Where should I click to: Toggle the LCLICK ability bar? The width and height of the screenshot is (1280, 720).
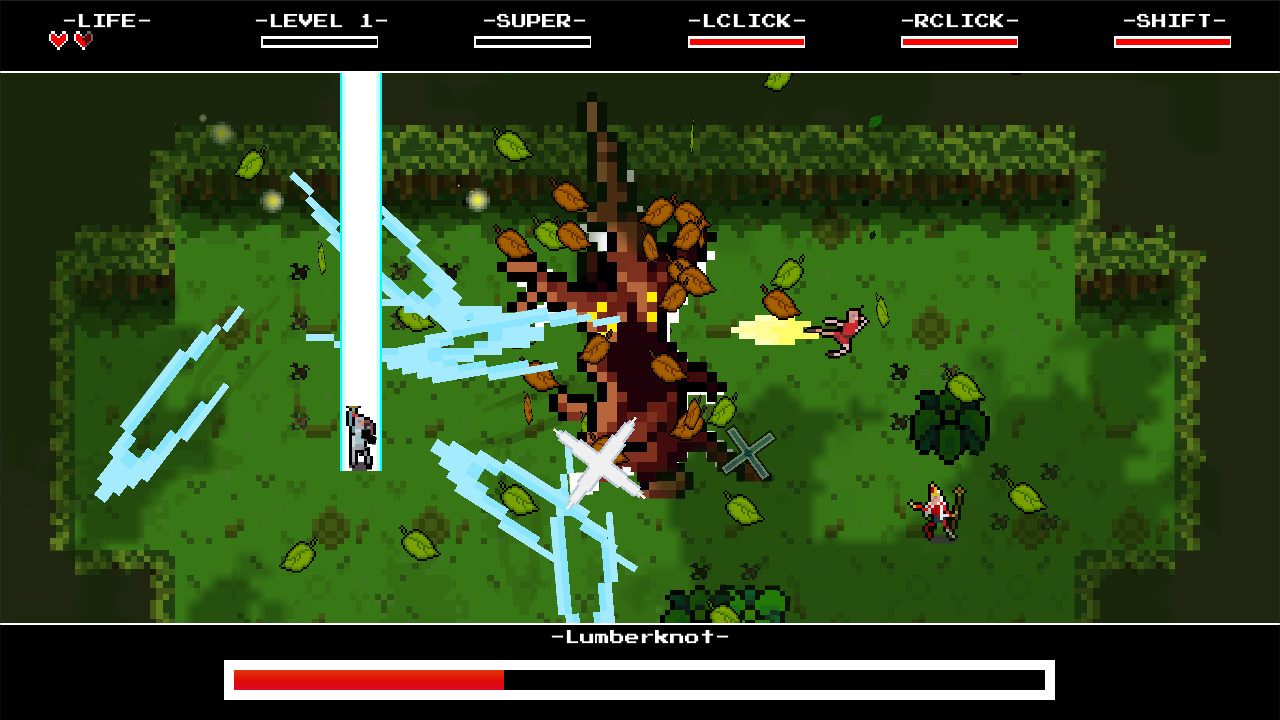pos(746,41)
